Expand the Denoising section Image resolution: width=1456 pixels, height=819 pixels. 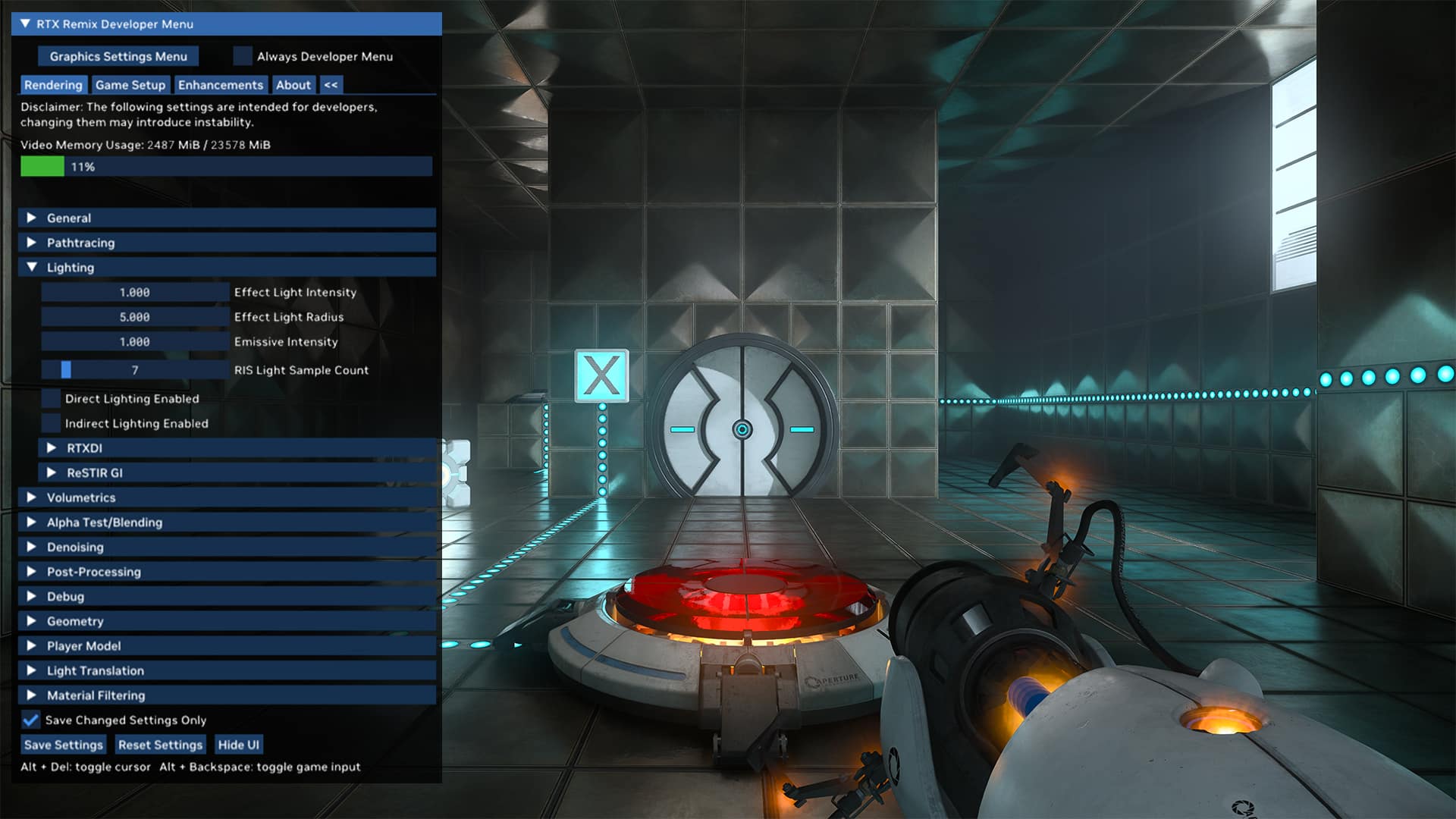(x=32, y=547)
